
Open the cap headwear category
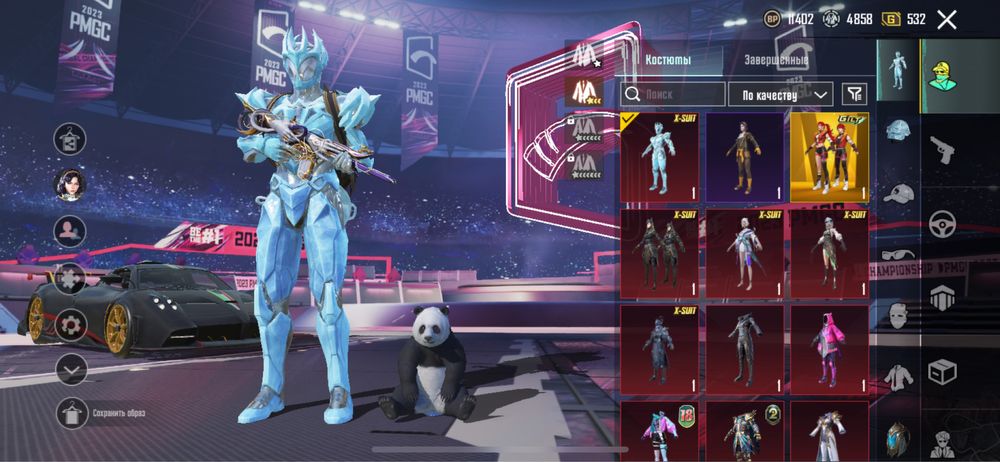(898, 193)
